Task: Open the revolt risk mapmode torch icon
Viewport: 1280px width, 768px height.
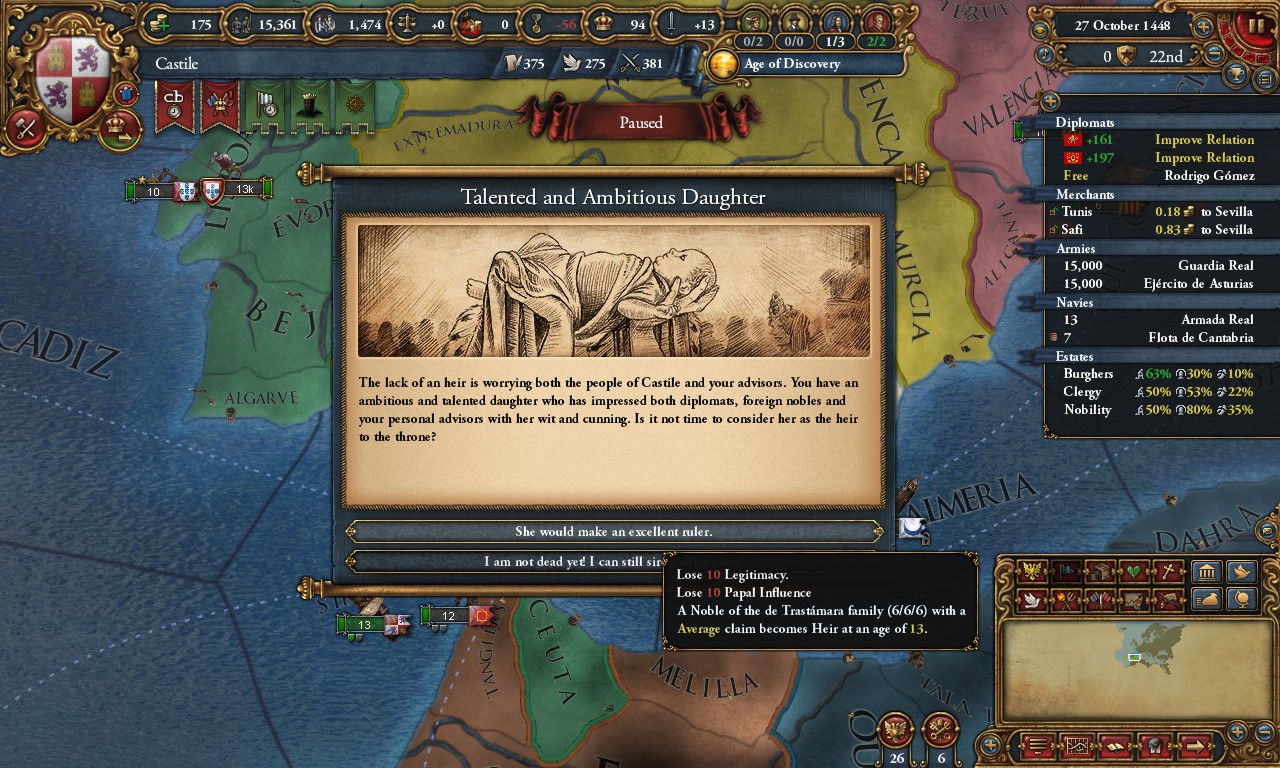Action: tap(1066, 600)
